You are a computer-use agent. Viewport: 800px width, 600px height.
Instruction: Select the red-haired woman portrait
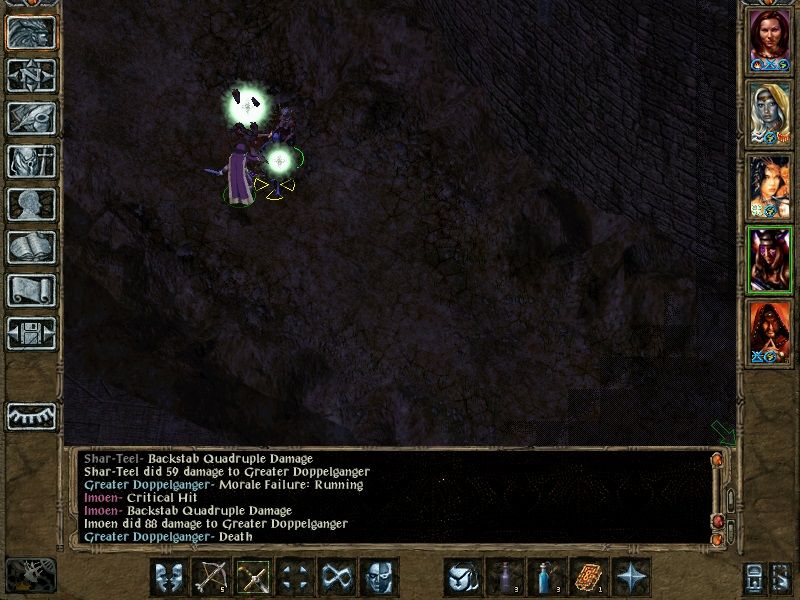tap(770, 40)
